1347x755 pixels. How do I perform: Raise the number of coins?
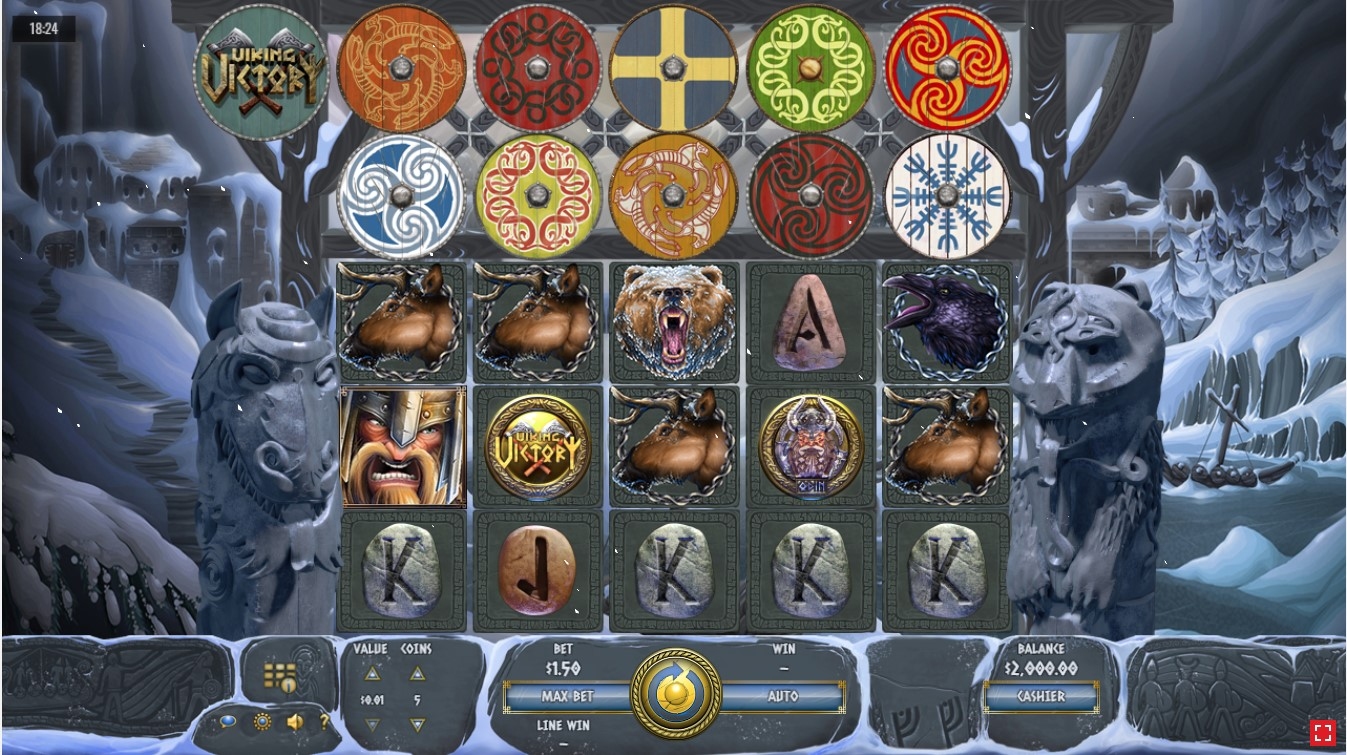coord(417,674)
